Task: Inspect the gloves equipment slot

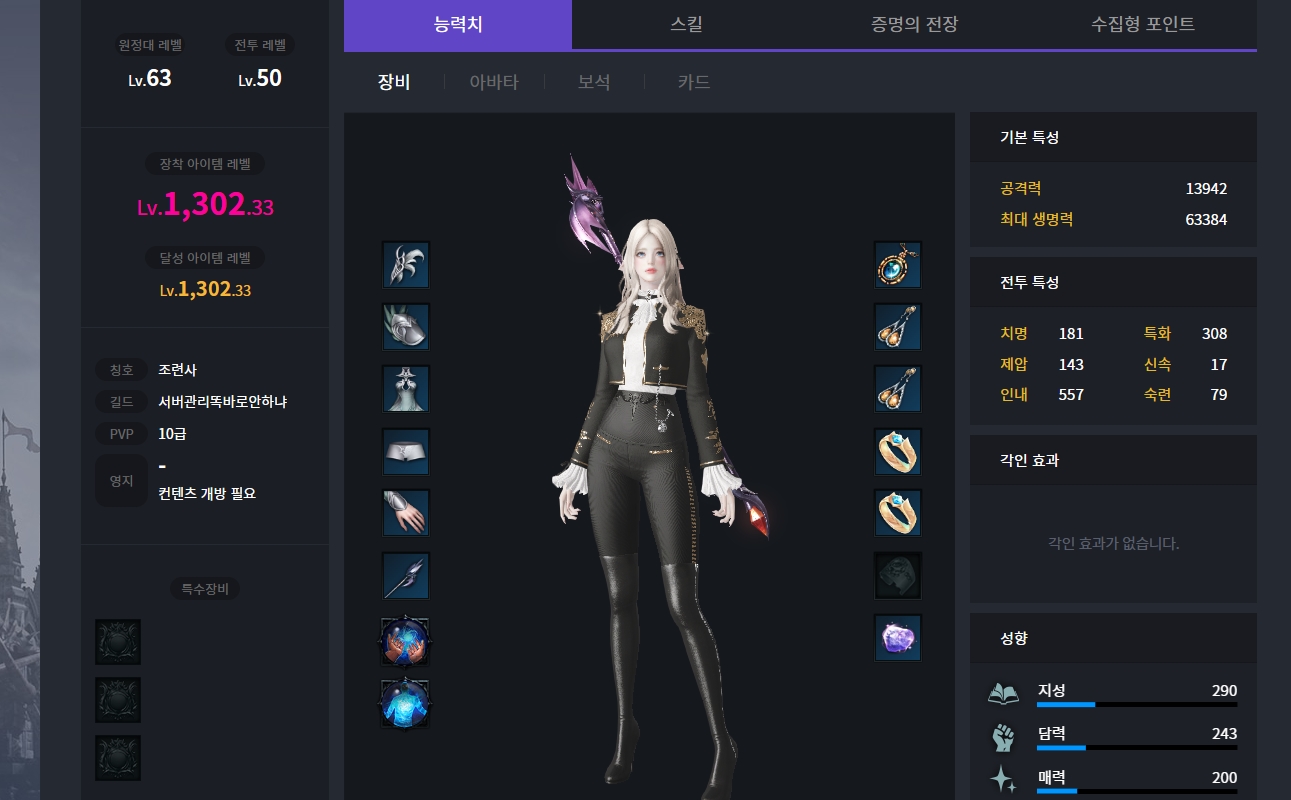Action: (406, 513)
